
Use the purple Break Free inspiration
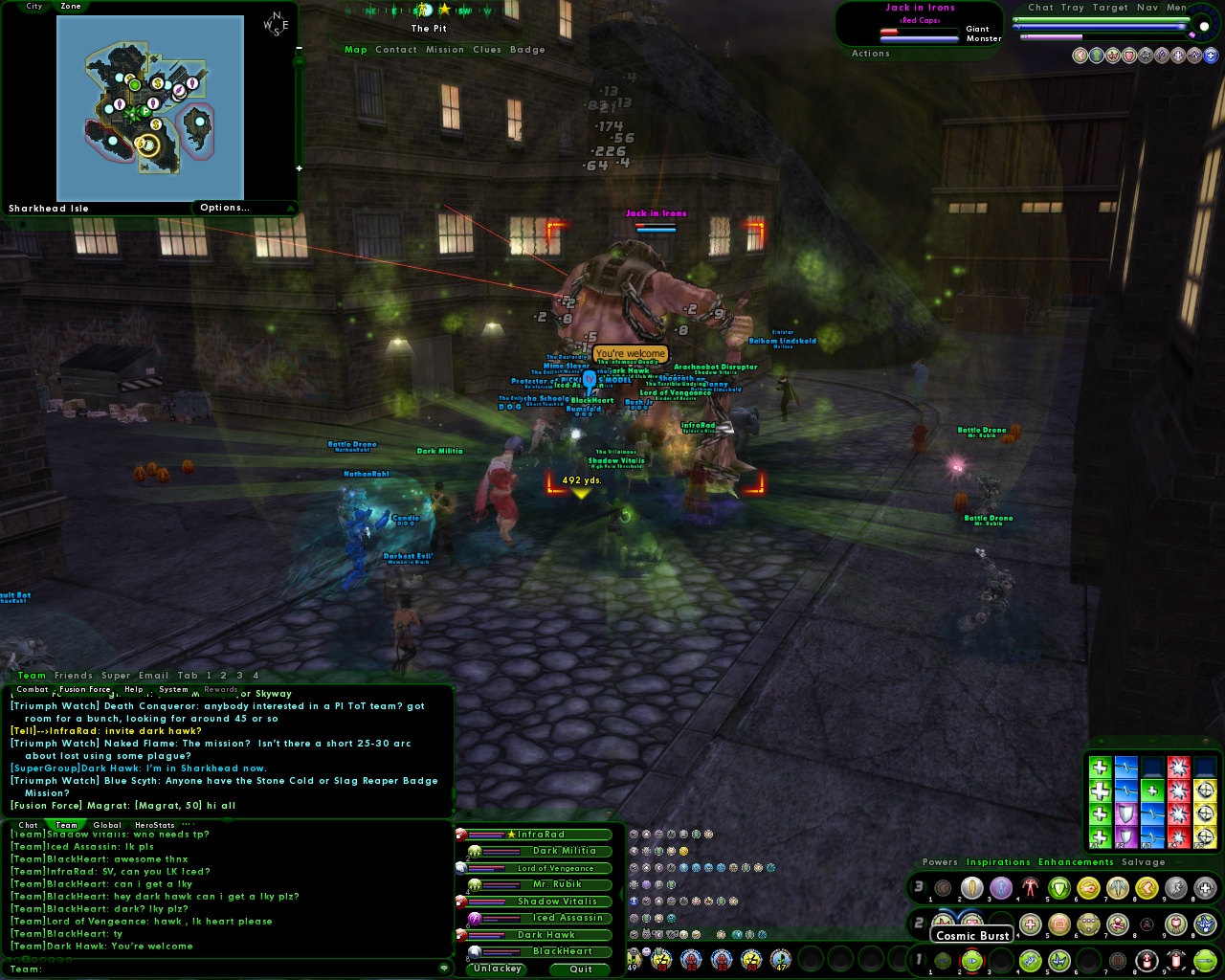click(x=1126, y=835)
